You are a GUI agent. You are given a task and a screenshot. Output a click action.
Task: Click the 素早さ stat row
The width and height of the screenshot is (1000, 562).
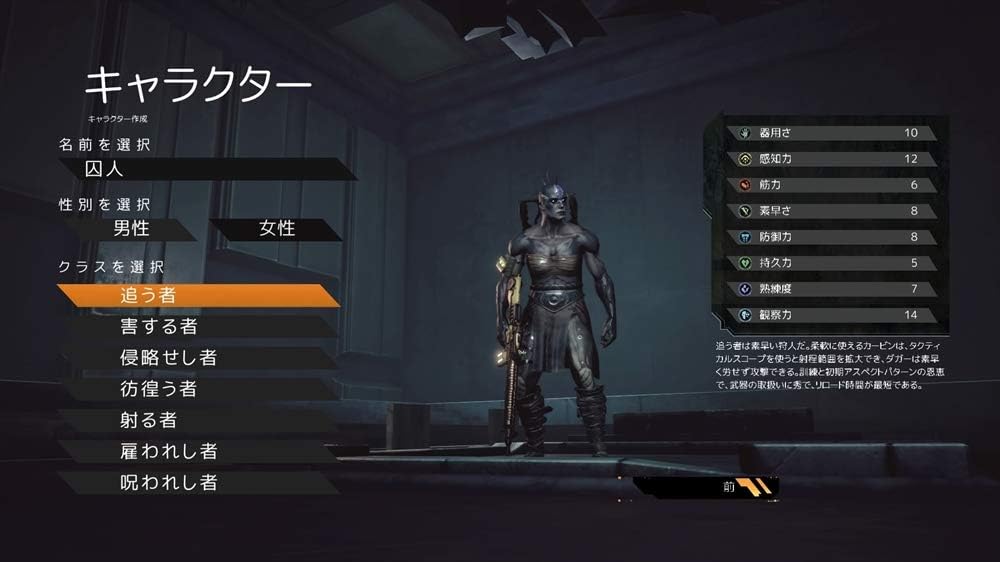coord(835,211)
